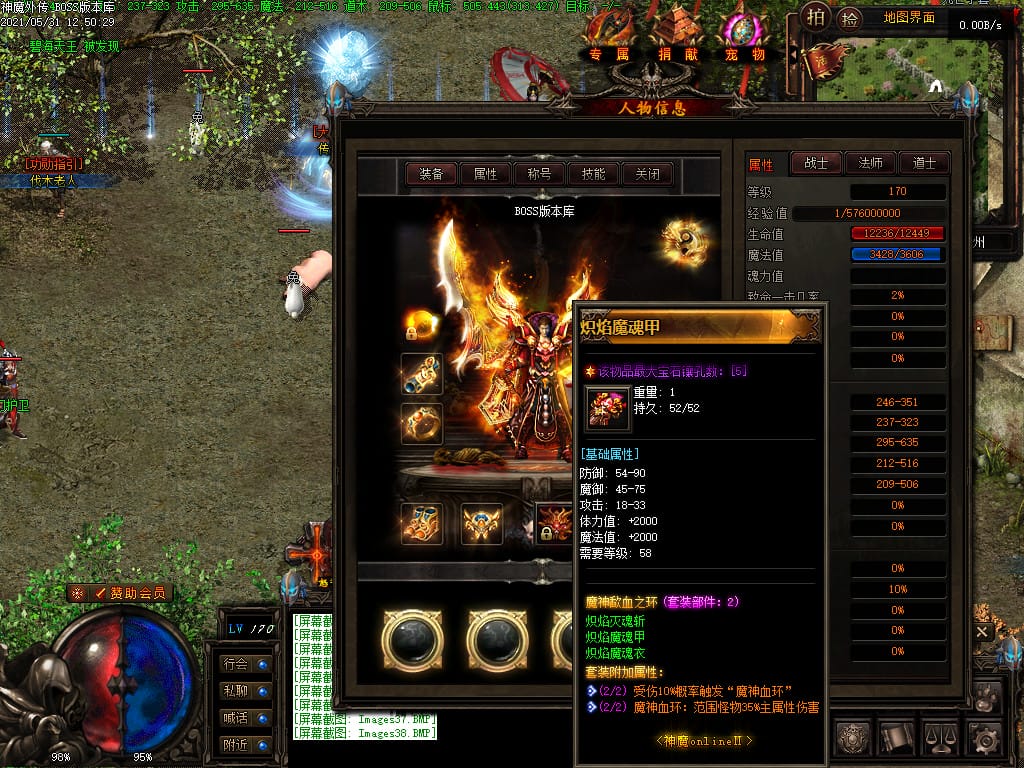Switch to the 属性 attributes tab button
This screenshot has width=1024, height=768.
pos(485,174)
